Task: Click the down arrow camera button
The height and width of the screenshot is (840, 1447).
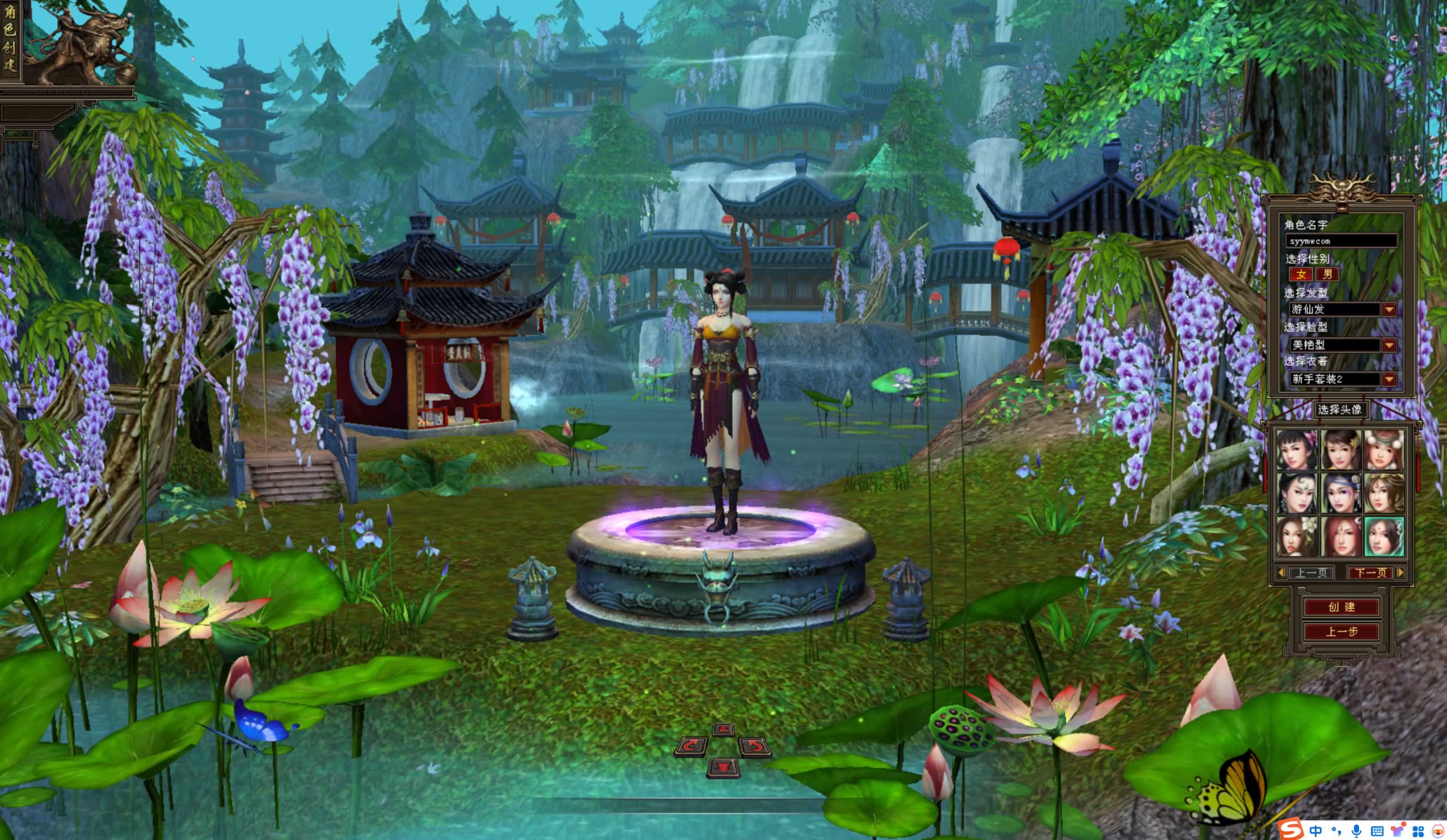Action: coord(723,766)
